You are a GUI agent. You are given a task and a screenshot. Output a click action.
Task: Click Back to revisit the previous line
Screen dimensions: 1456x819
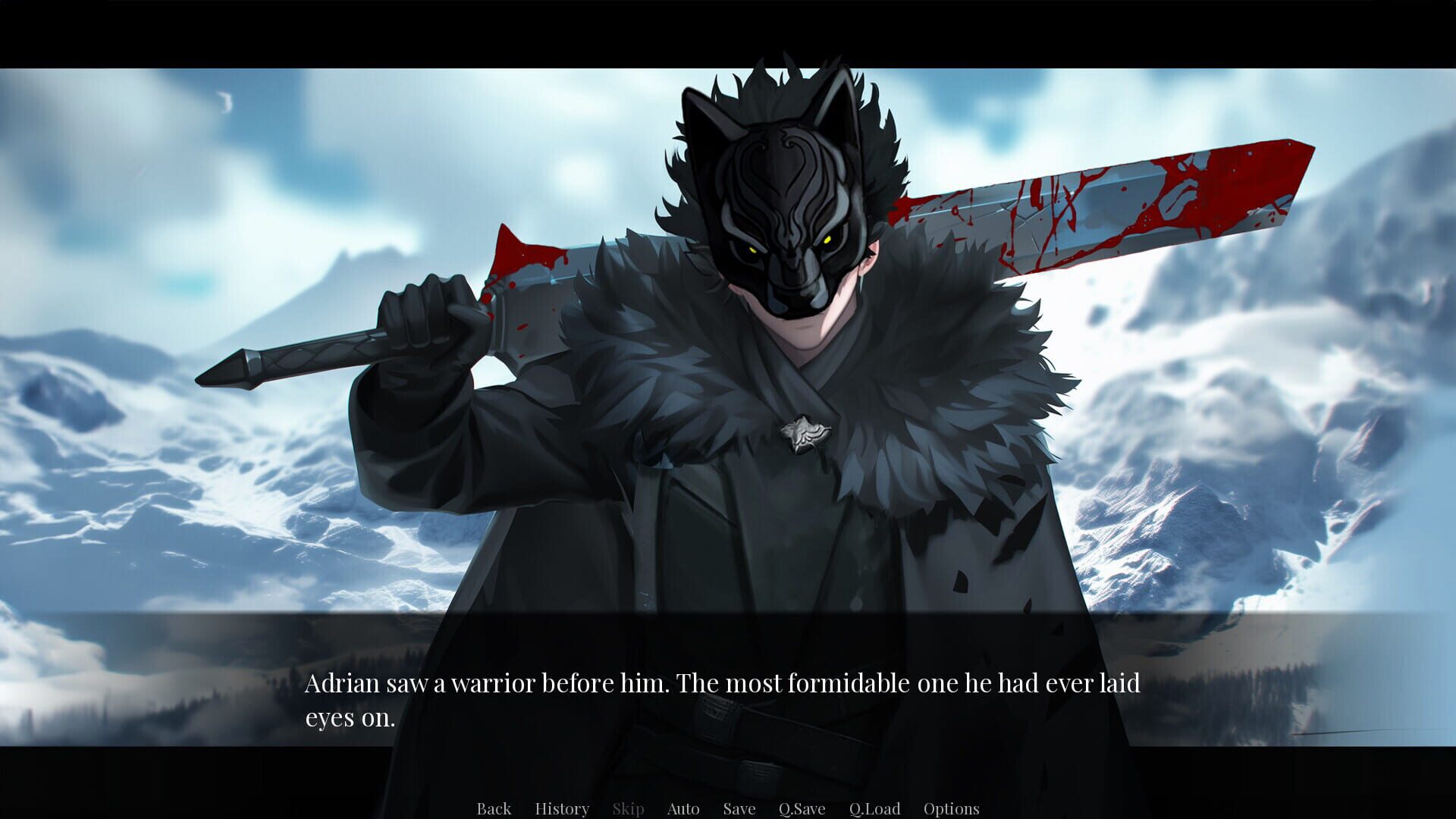tap(494, 808)
